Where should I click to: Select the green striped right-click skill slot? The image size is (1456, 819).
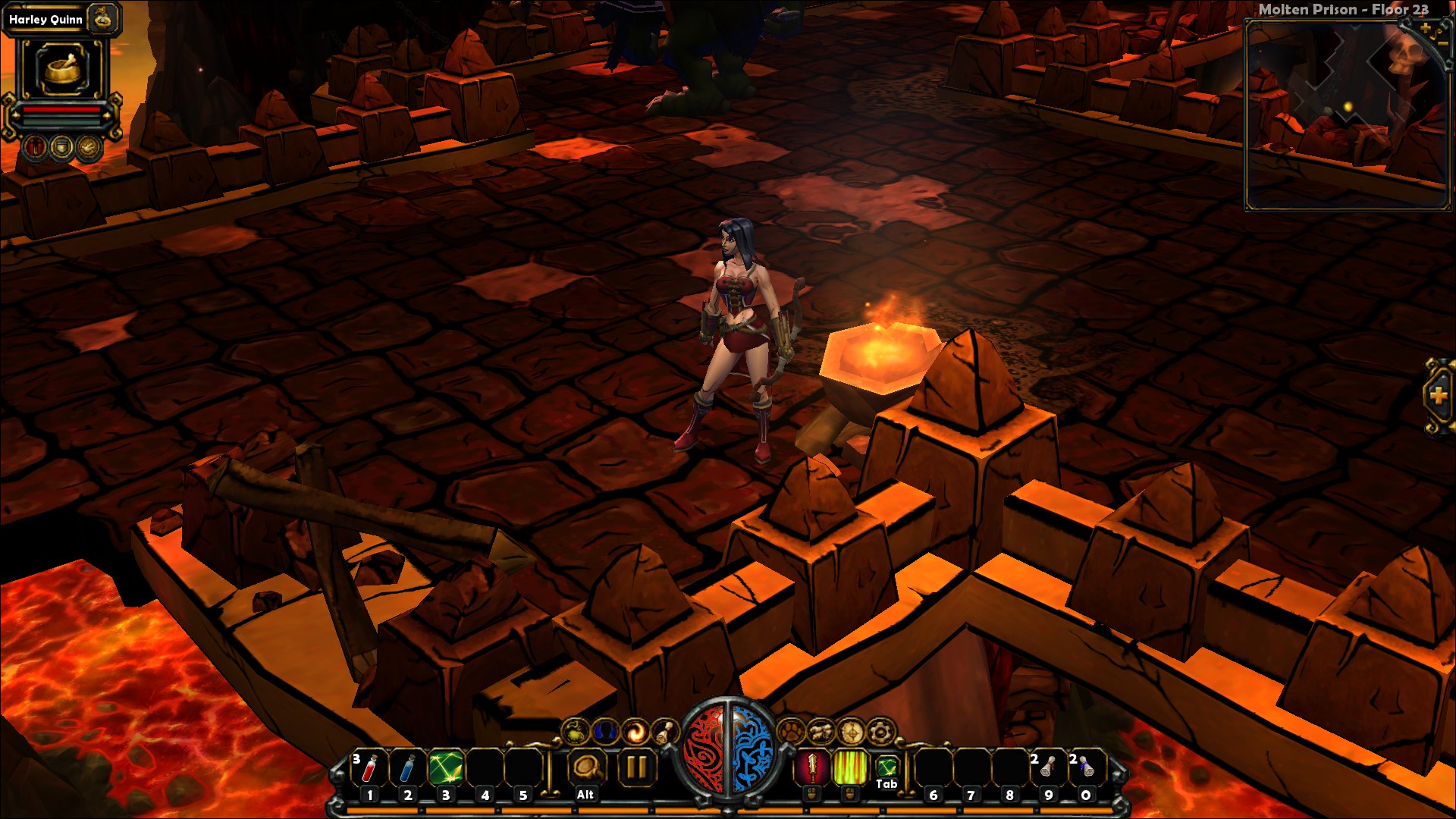[x=850, y=767]
